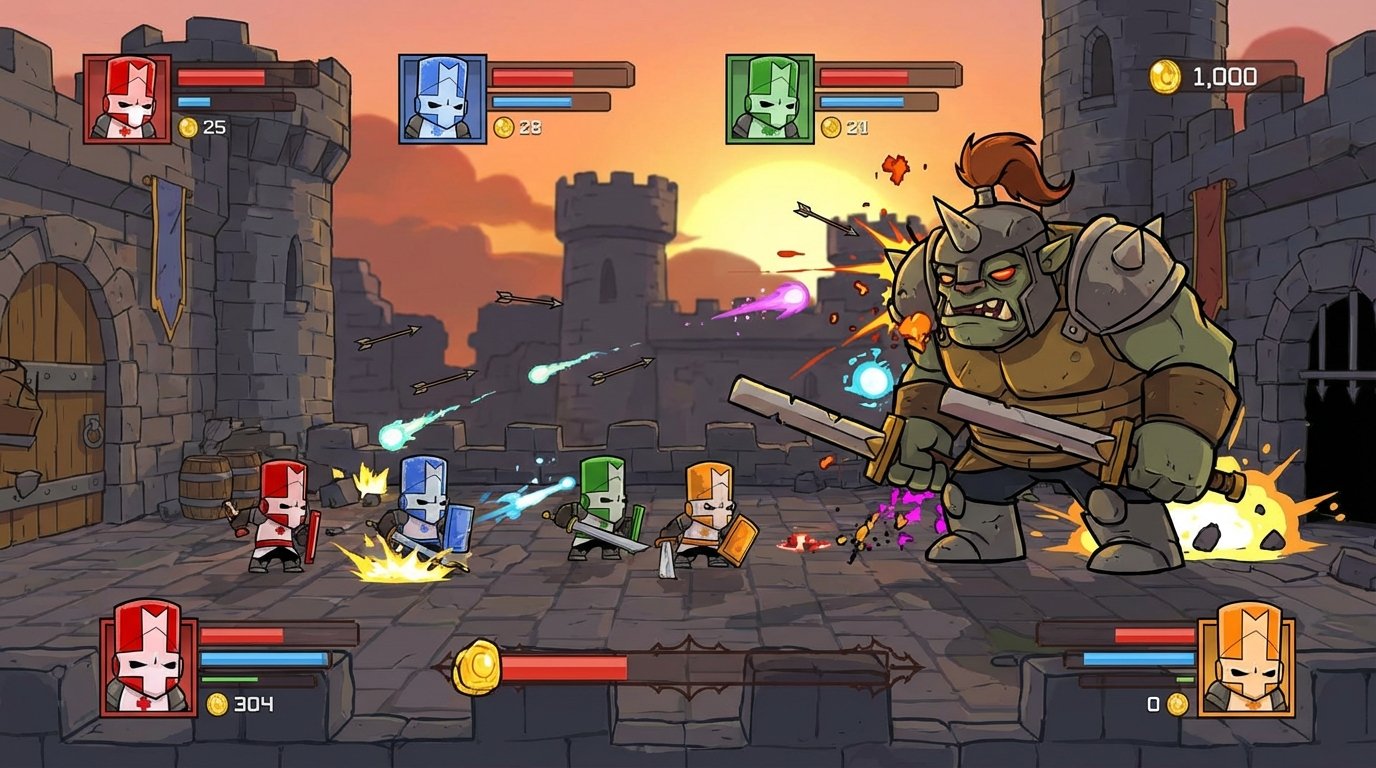The width and height of the screenshot is (1376, 768).
Task: Click Red Knight's blue magic bar
Action: [200, 101]
